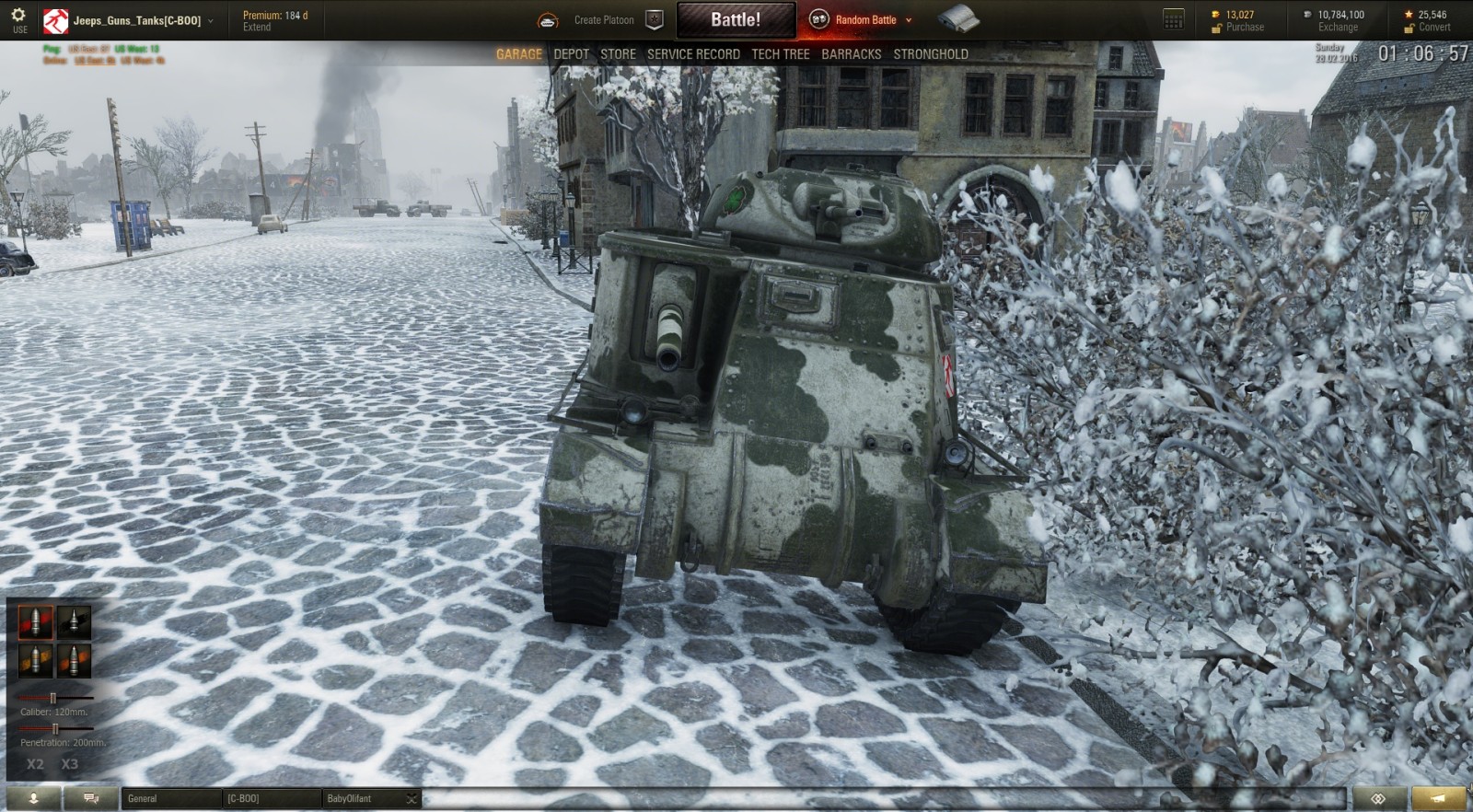Open the BARRACKS tab
Screen dimensions: 1473x812
point(851,54)
